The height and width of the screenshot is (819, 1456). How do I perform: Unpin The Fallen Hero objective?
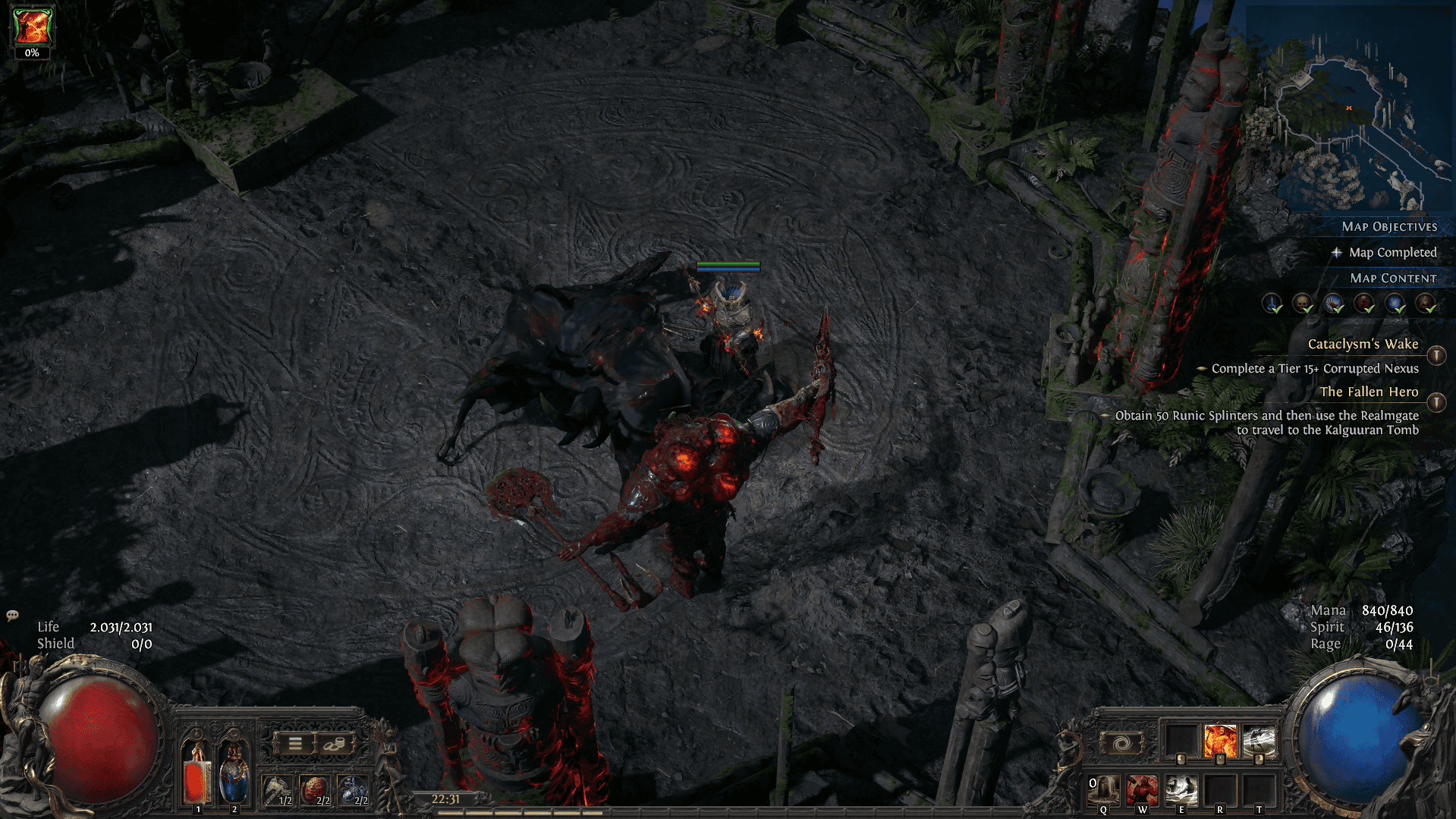(1436, 402)
